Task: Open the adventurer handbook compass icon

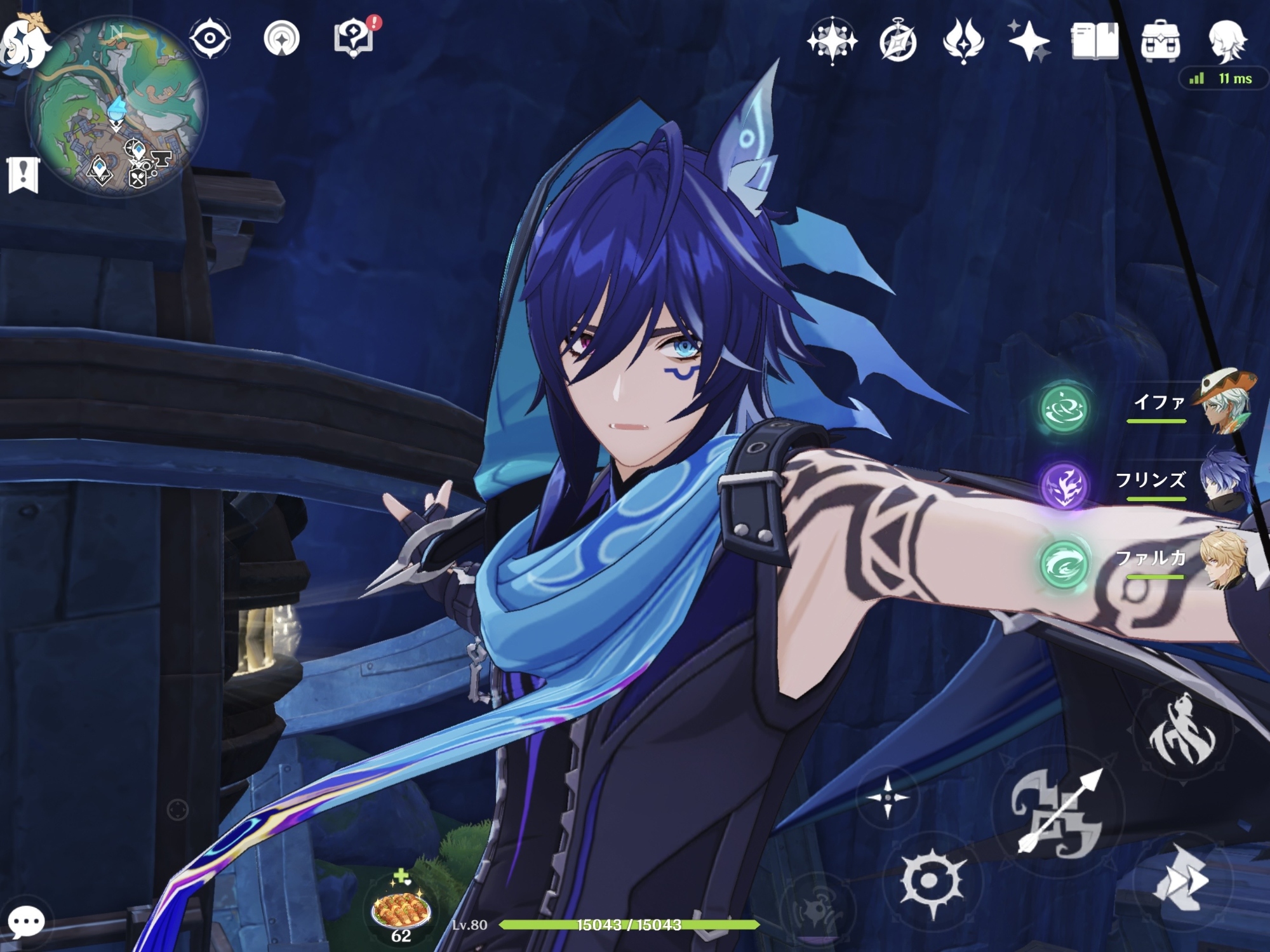Action: coord(897,42)
